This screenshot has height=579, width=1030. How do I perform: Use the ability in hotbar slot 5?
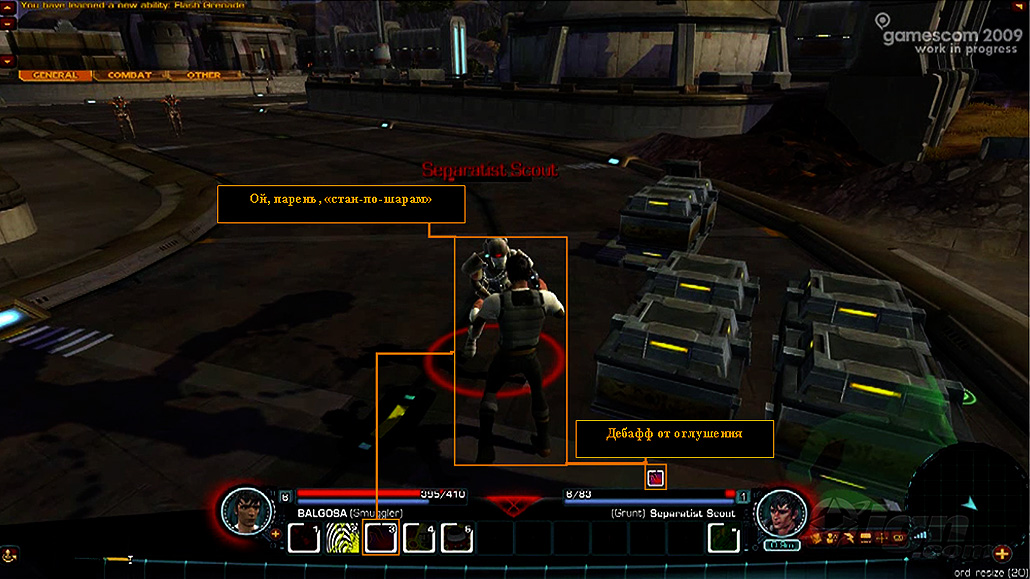456,539
